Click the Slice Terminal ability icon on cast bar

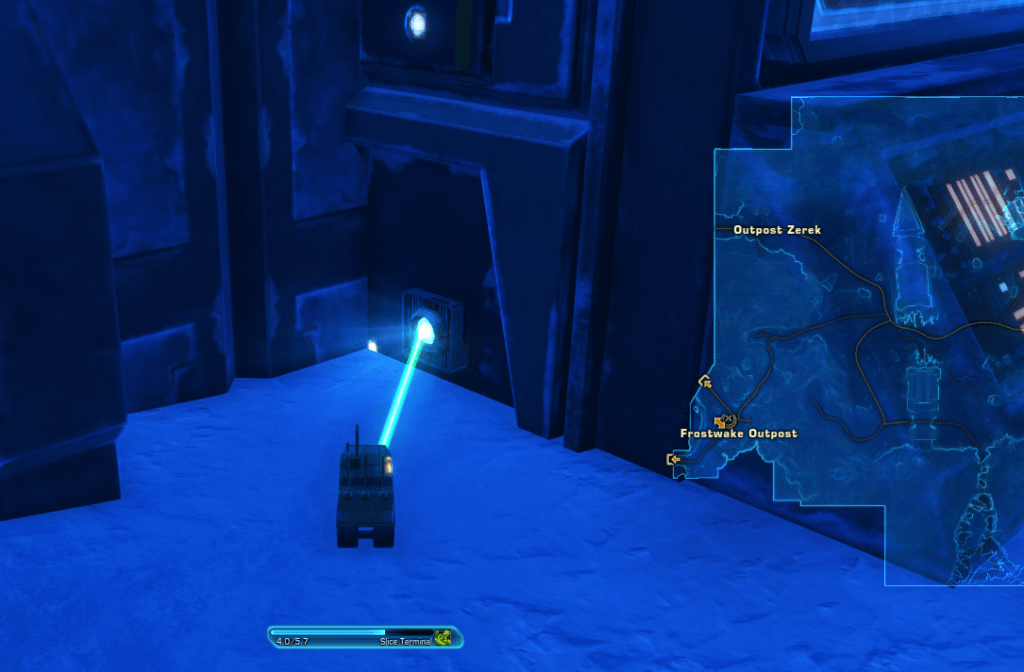pyautogui.click(x=443, y=637)
